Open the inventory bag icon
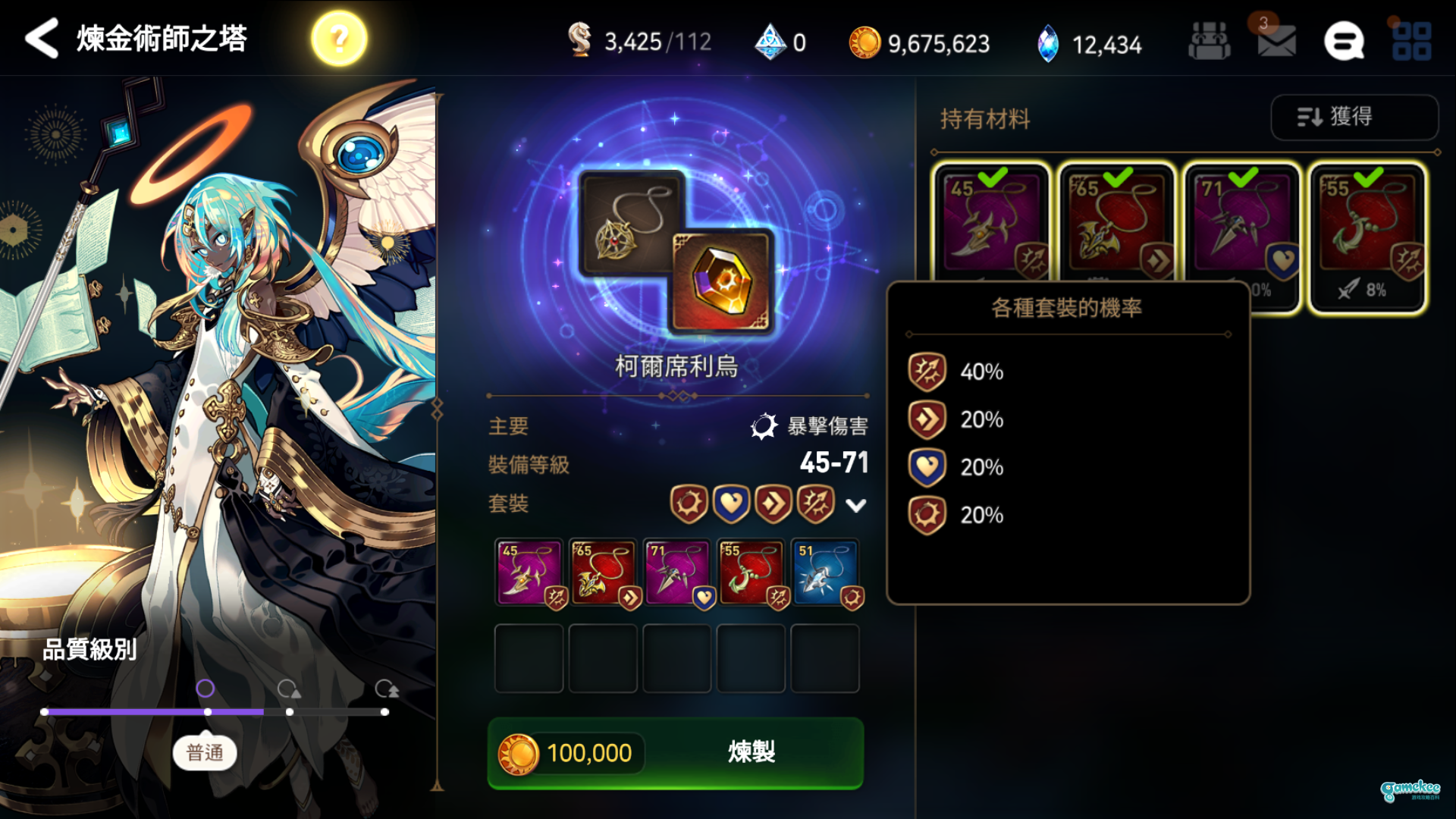Viewport: 1456px width, 819px height. coord(1209,41)
